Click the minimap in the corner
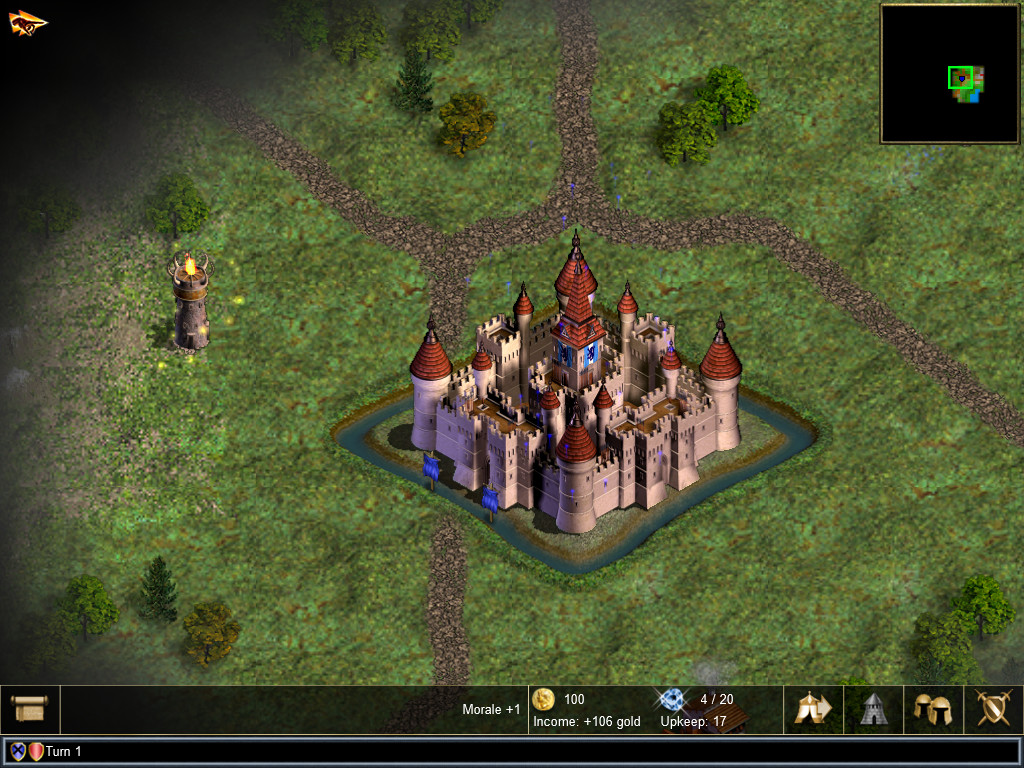Viewport: 1024px width, 768px height. [948, 74]
